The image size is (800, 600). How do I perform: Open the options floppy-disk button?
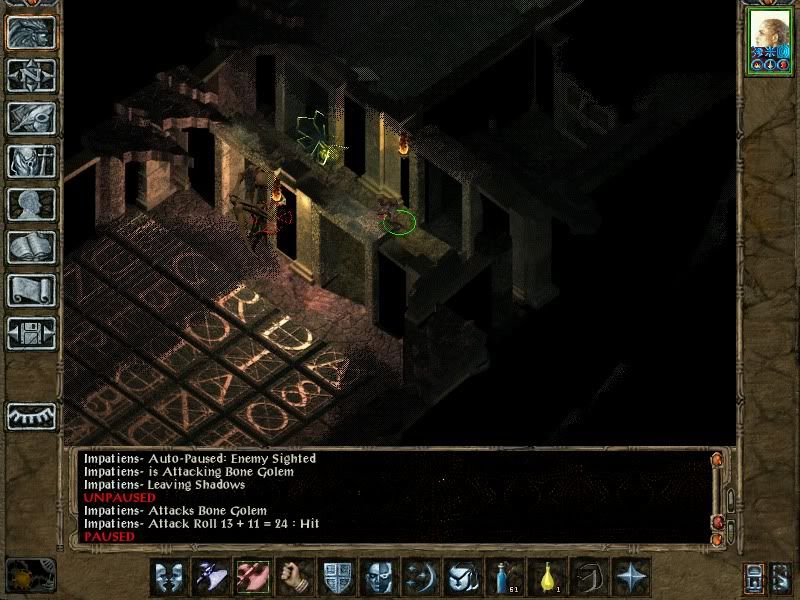click(x=31, y=333)
